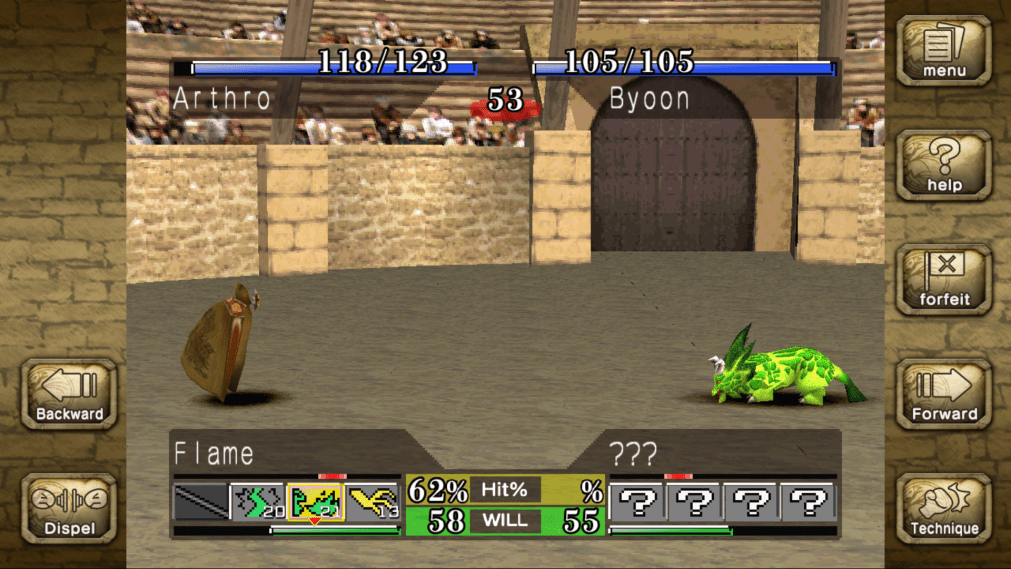
Task: Choose the green technique costing 20
Action: 258,502
